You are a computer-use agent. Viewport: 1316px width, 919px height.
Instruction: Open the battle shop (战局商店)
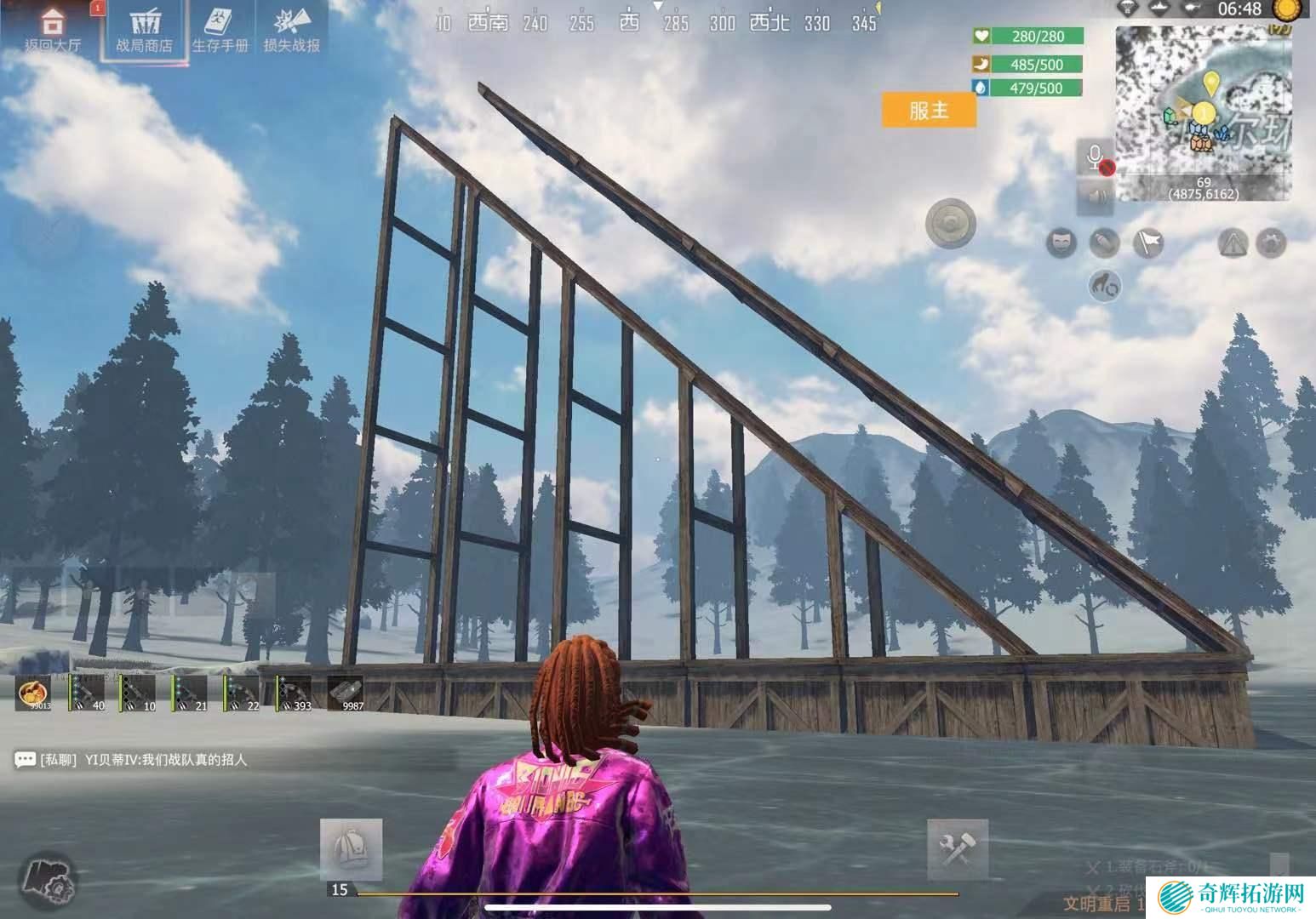[144, 31]
